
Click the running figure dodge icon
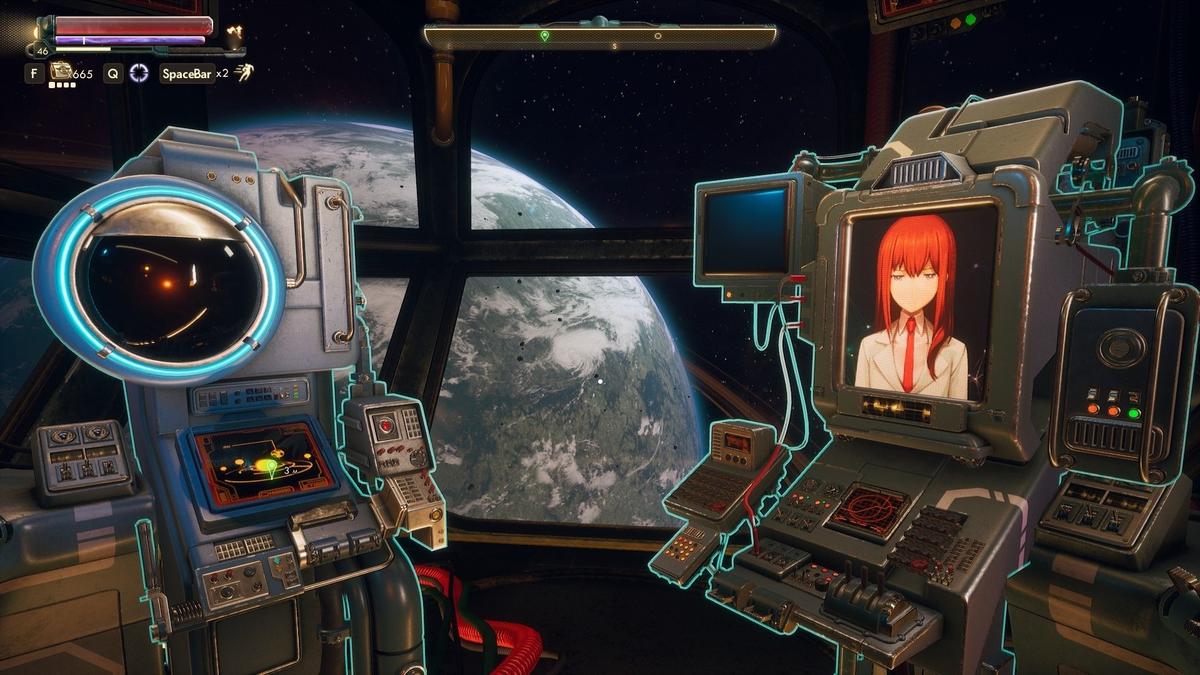(244, 72)
